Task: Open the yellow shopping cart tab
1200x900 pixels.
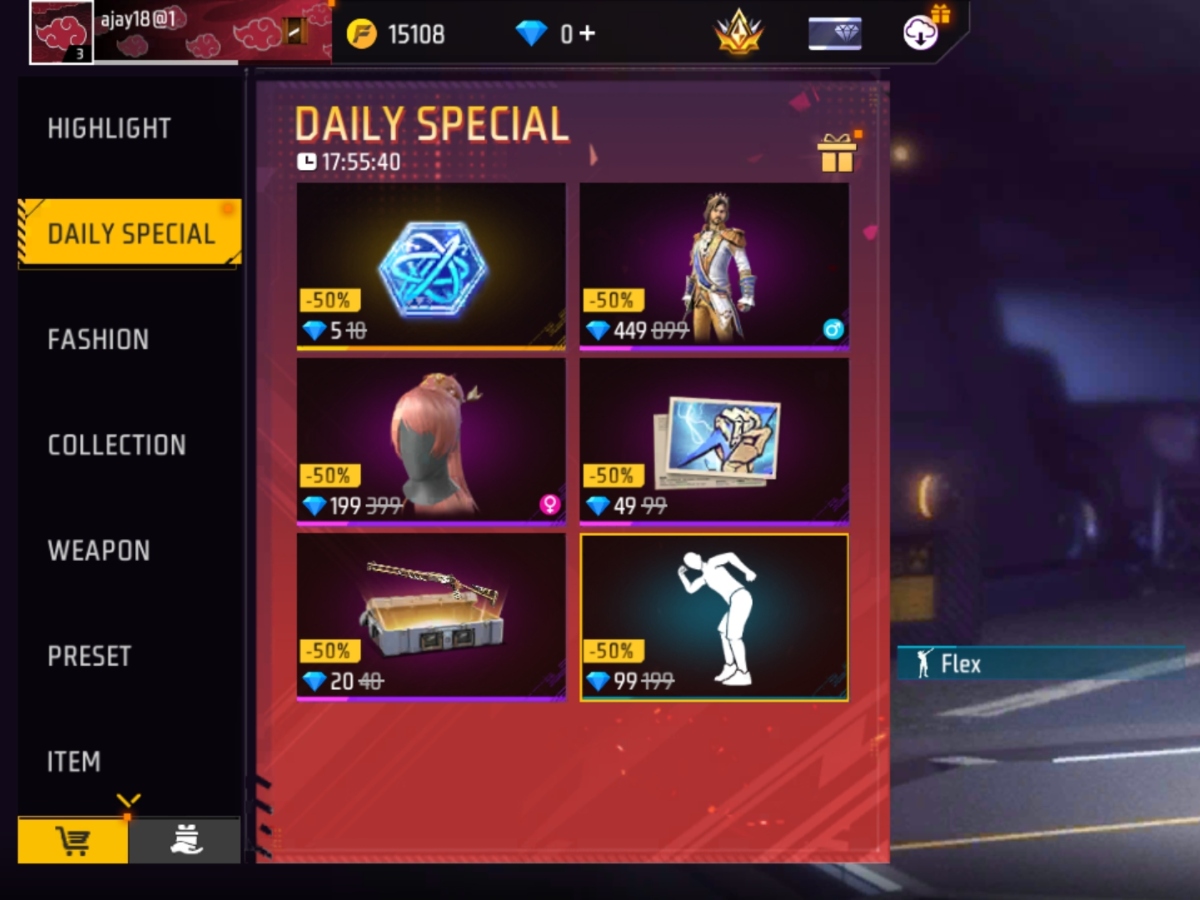Action: click(73, 841)
